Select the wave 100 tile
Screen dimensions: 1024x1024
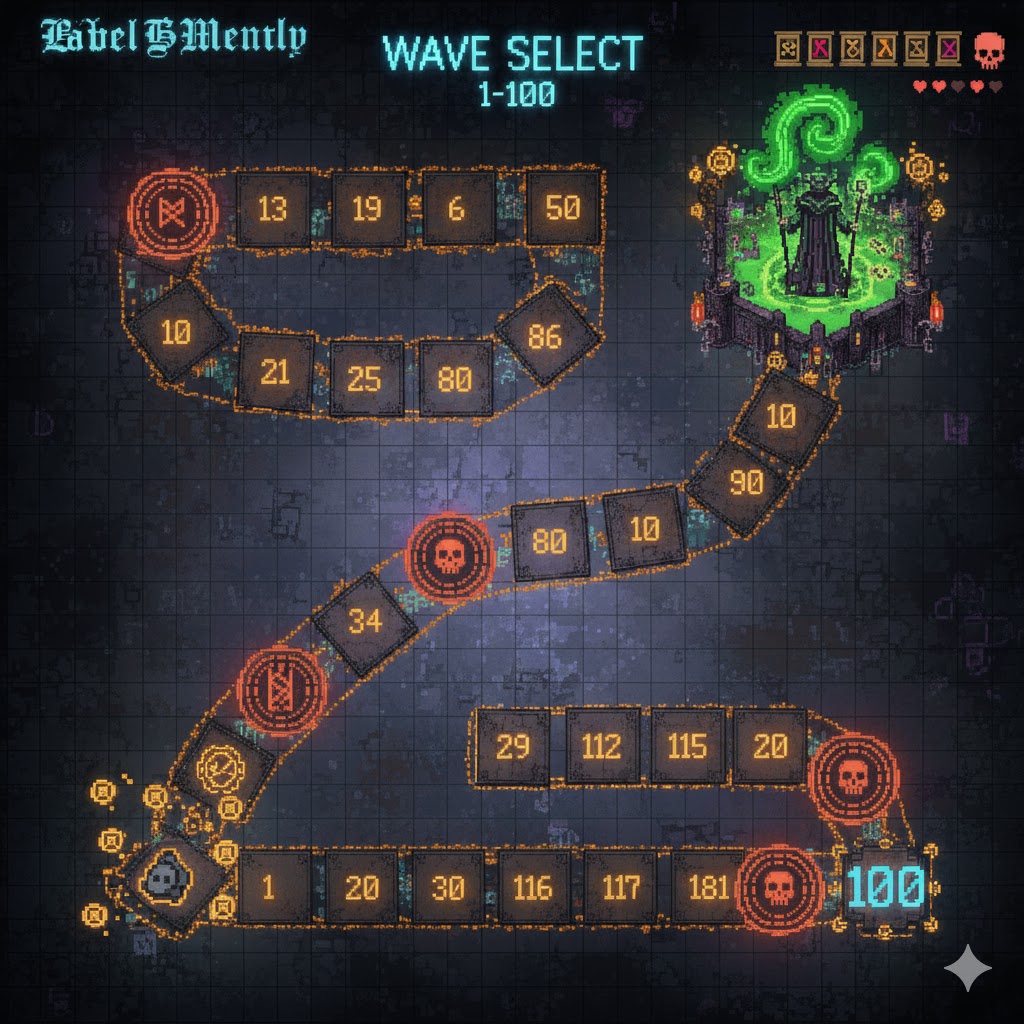[885, 886]
